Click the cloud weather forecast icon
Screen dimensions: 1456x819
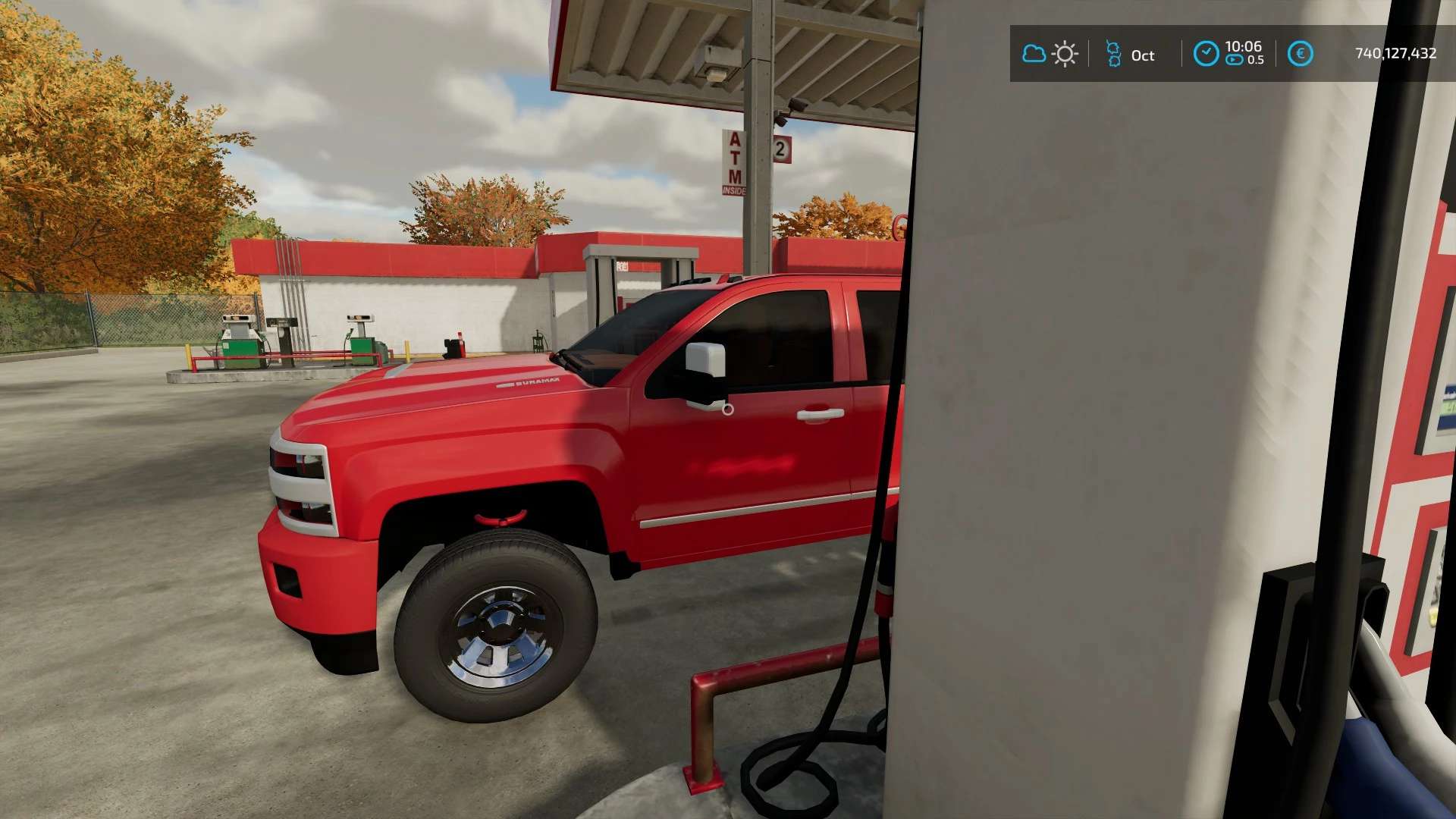click(x=1034, y=54)
